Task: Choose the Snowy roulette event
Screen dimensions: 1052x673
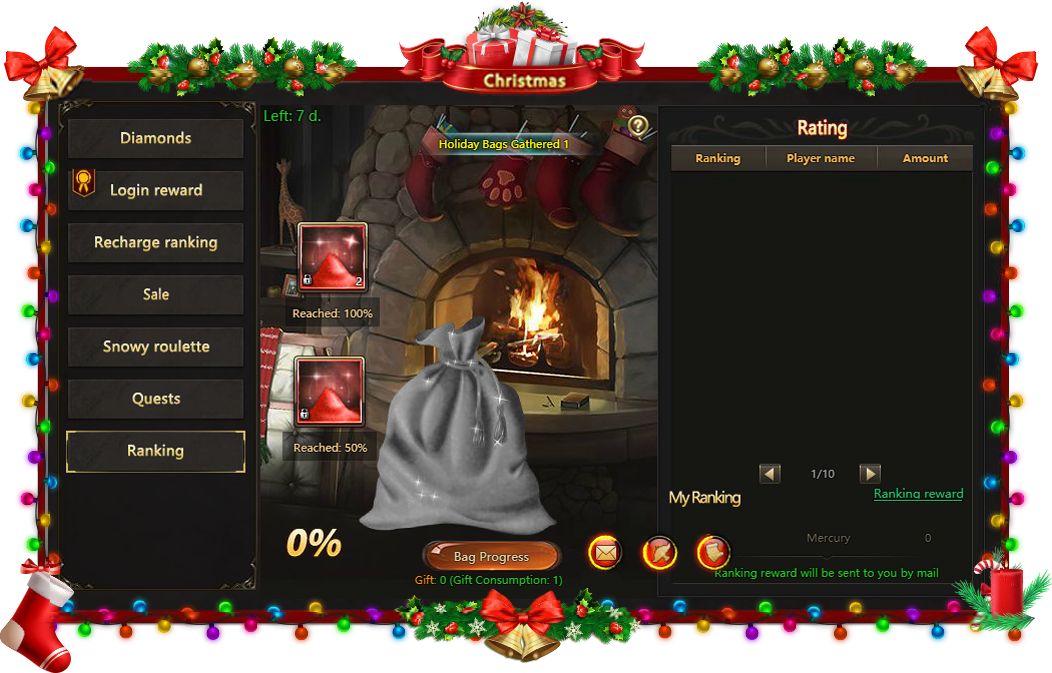Action: tap(155, 346)
